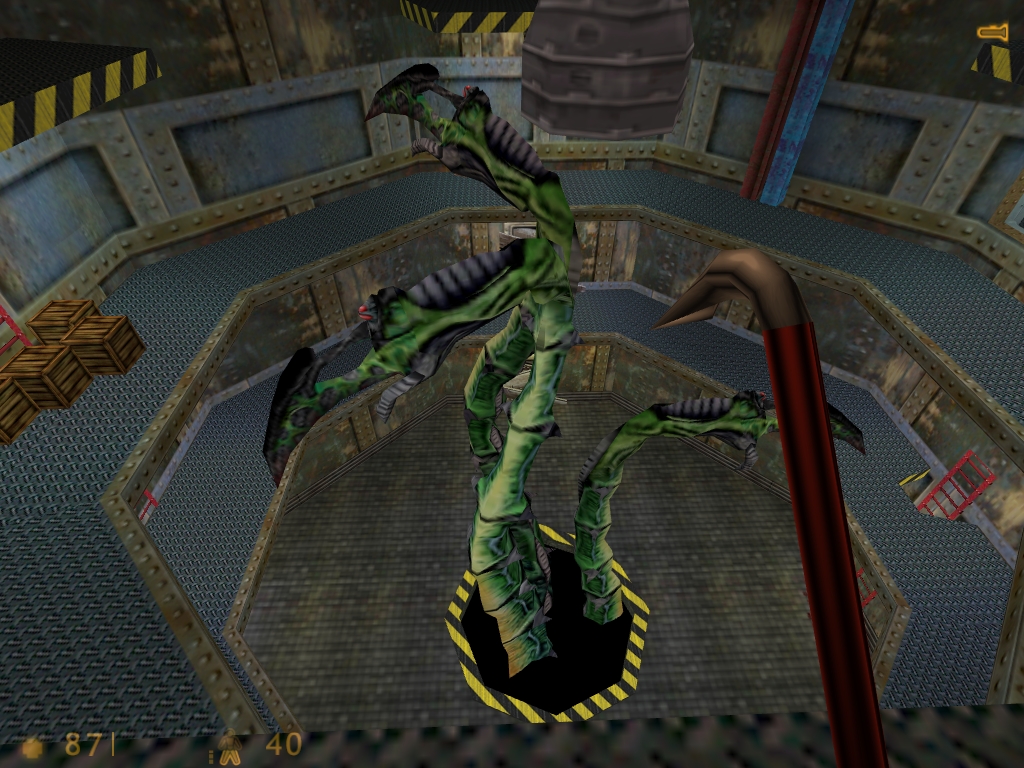Click the flashlight HUD icon

pyautogui.click(x=993, y=33)
